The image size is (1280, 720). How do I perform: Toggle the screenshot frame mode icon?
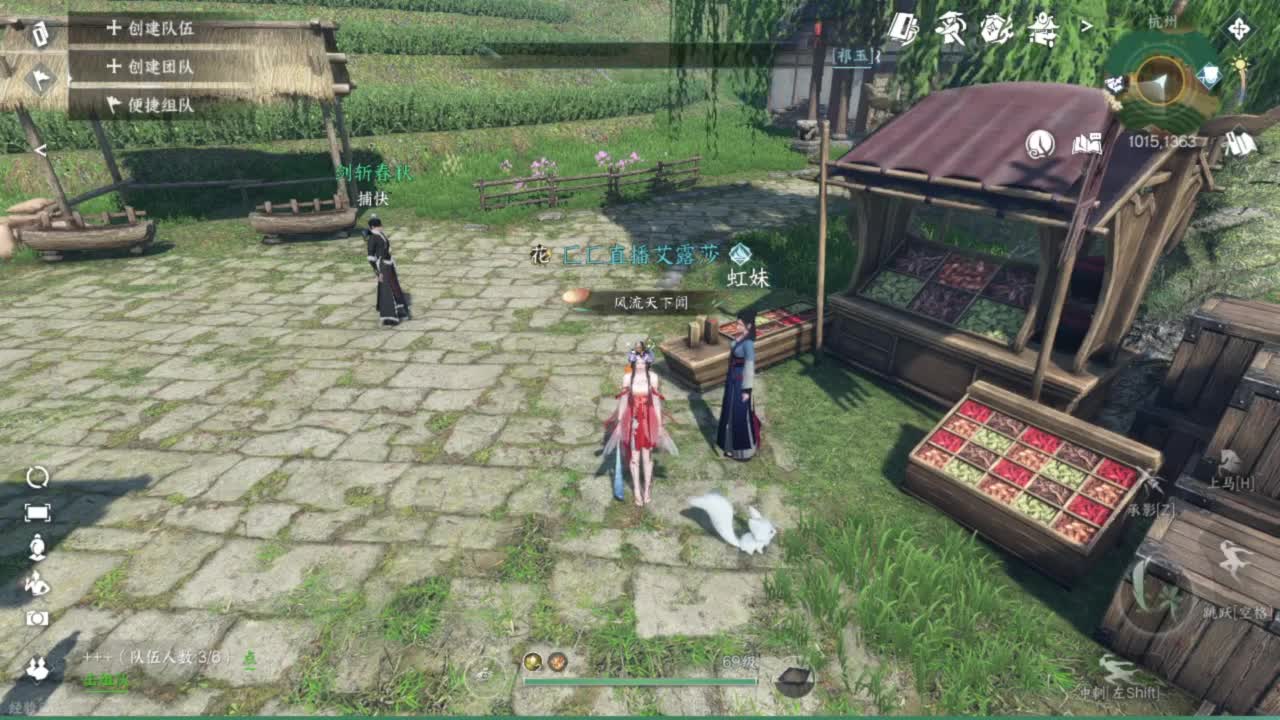[x=38, y=511]
